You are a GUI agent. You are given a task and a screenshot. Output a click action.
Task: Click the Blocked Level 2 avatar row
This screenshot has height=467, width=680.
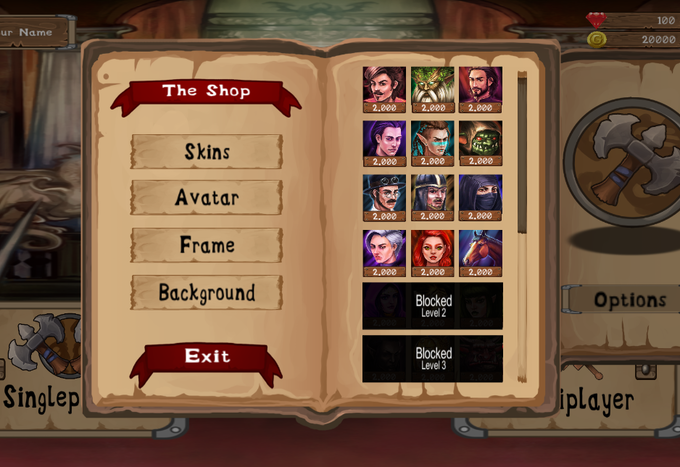point(433,305)
